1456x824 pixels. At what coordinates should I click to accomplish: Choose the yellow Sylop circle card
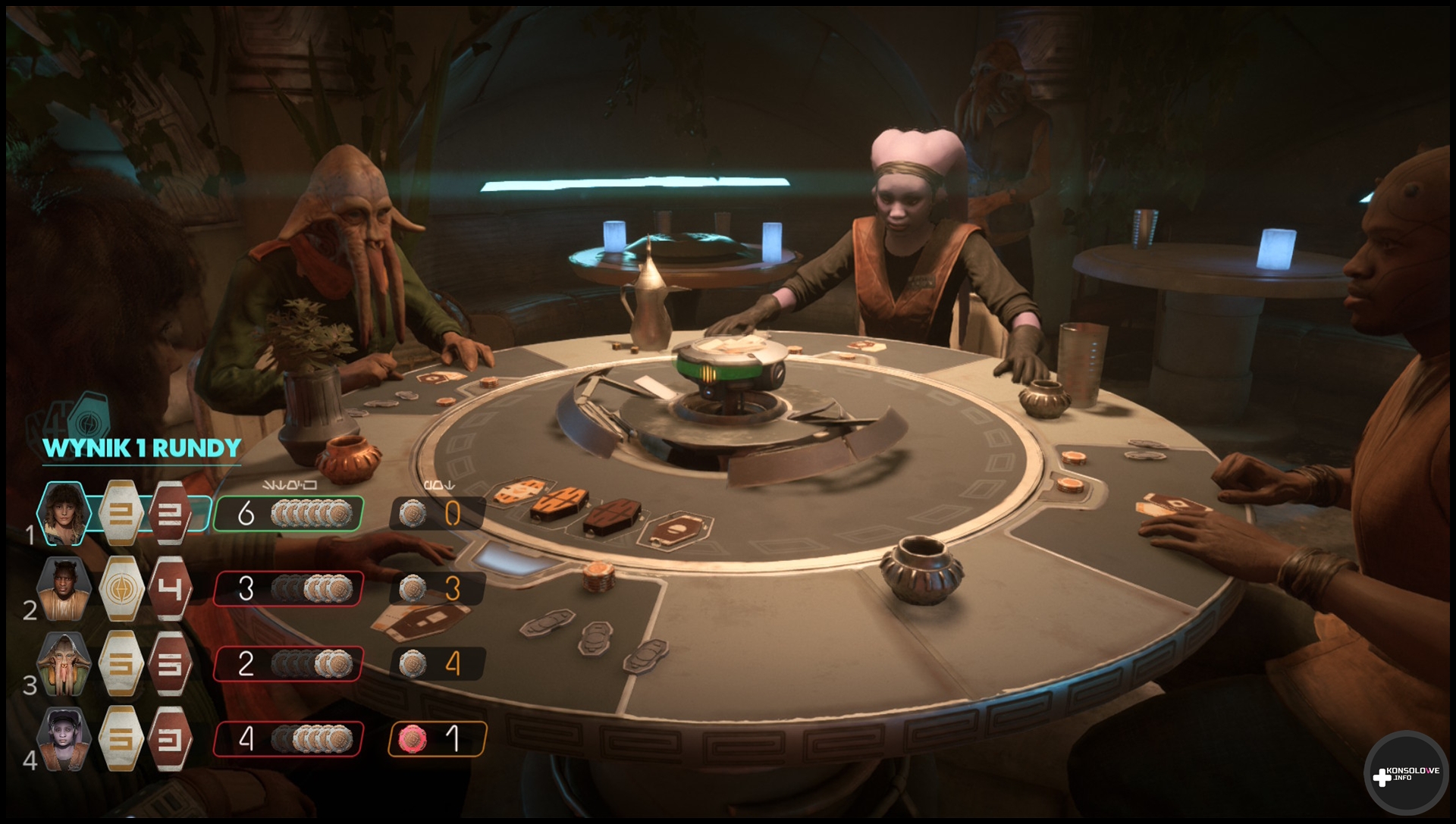[121, 588]
